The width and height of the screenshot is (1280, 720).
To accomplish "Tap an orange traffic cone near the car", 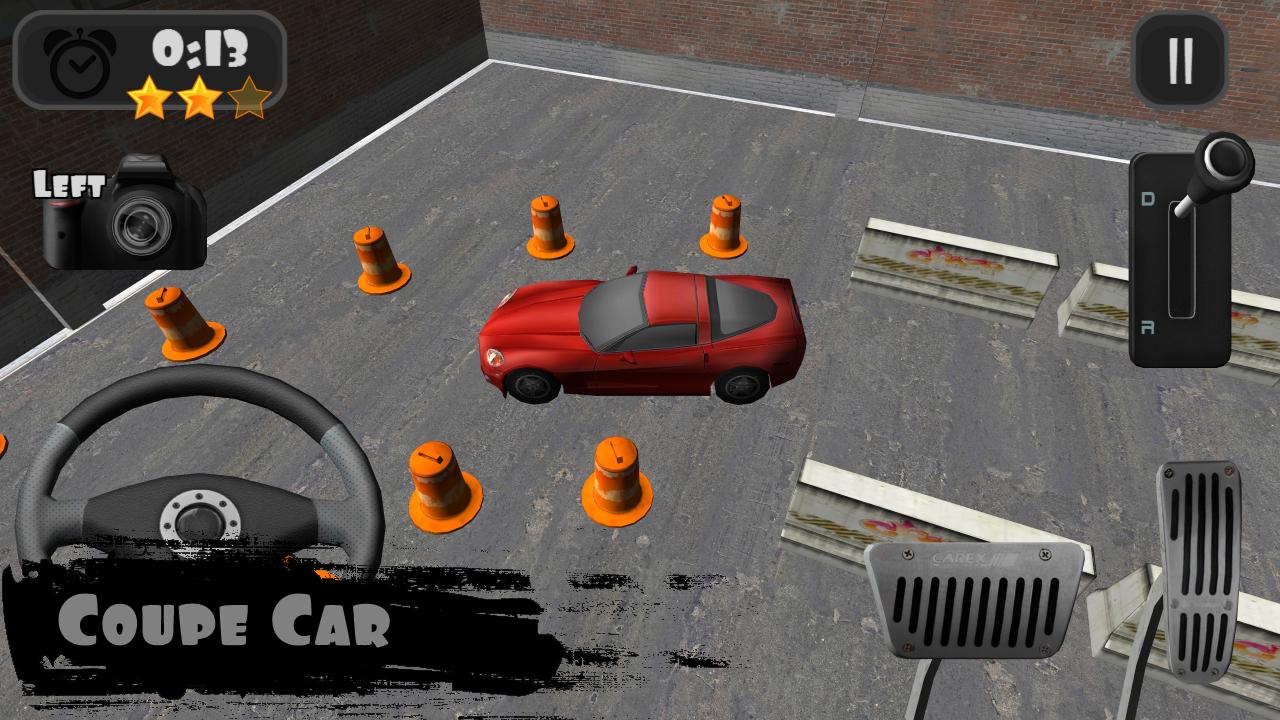I will click(545, 230).
